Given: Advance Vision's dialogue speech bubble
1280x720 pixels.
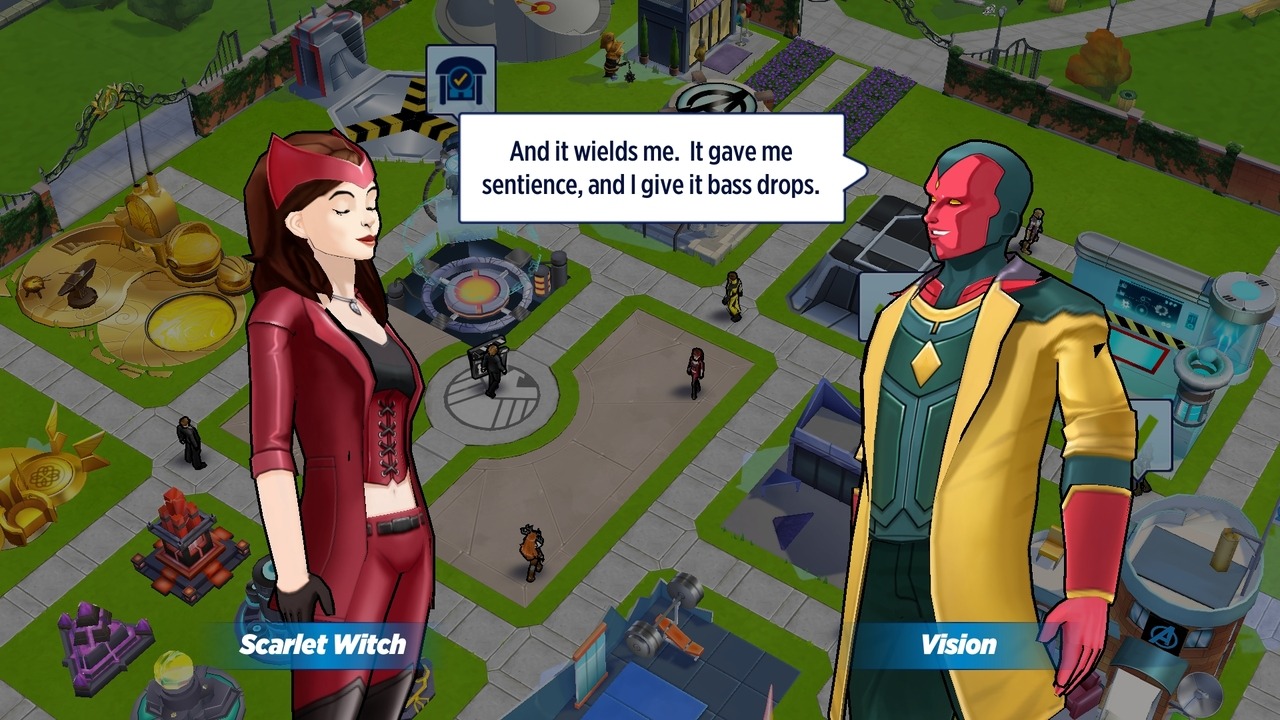Looking at the screenshot, I should click(x=651, y=167).
